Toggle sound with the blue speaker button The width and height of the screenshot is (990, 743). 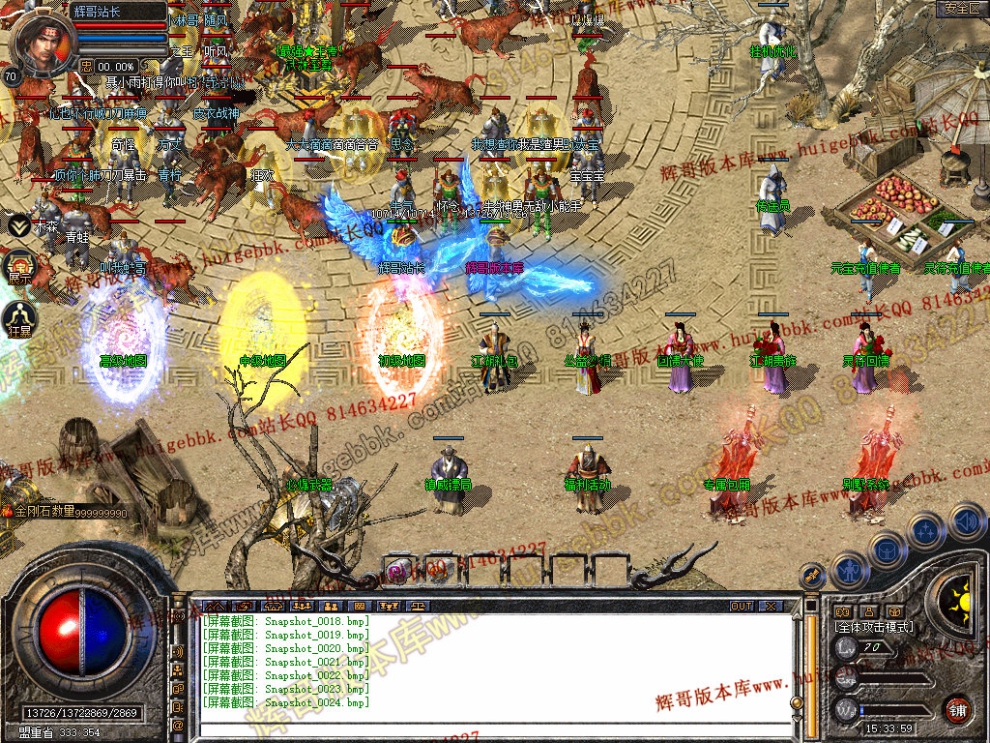[x=965, y=520]
